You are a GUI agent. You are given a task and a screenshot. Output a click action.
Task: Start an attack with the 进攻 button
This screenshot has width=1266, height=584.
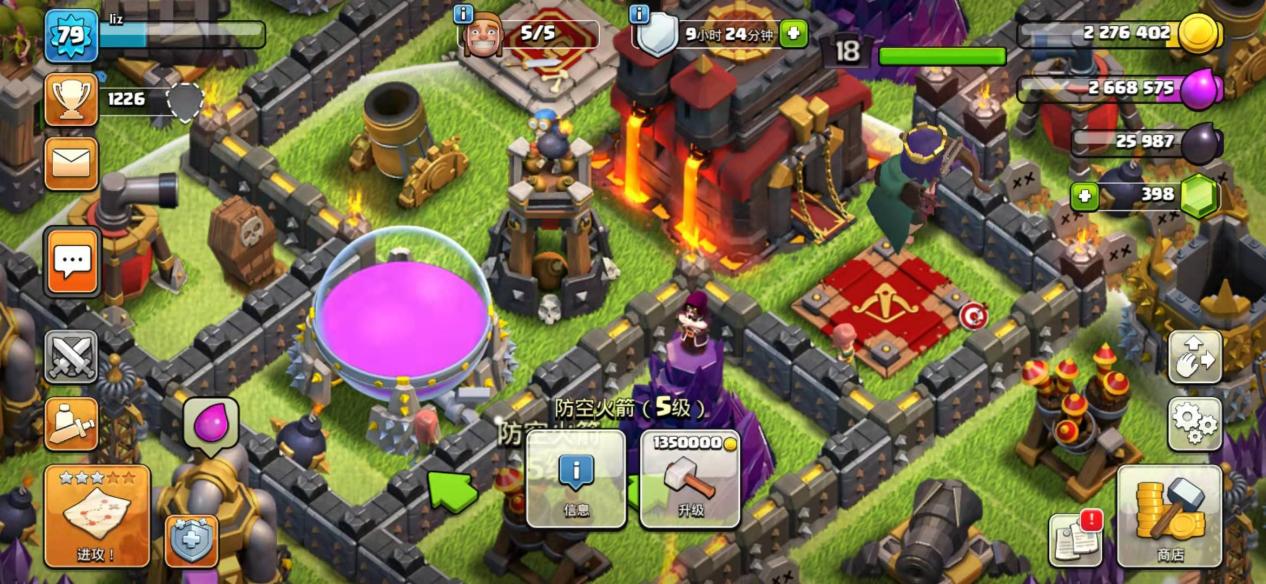(96, 515)
